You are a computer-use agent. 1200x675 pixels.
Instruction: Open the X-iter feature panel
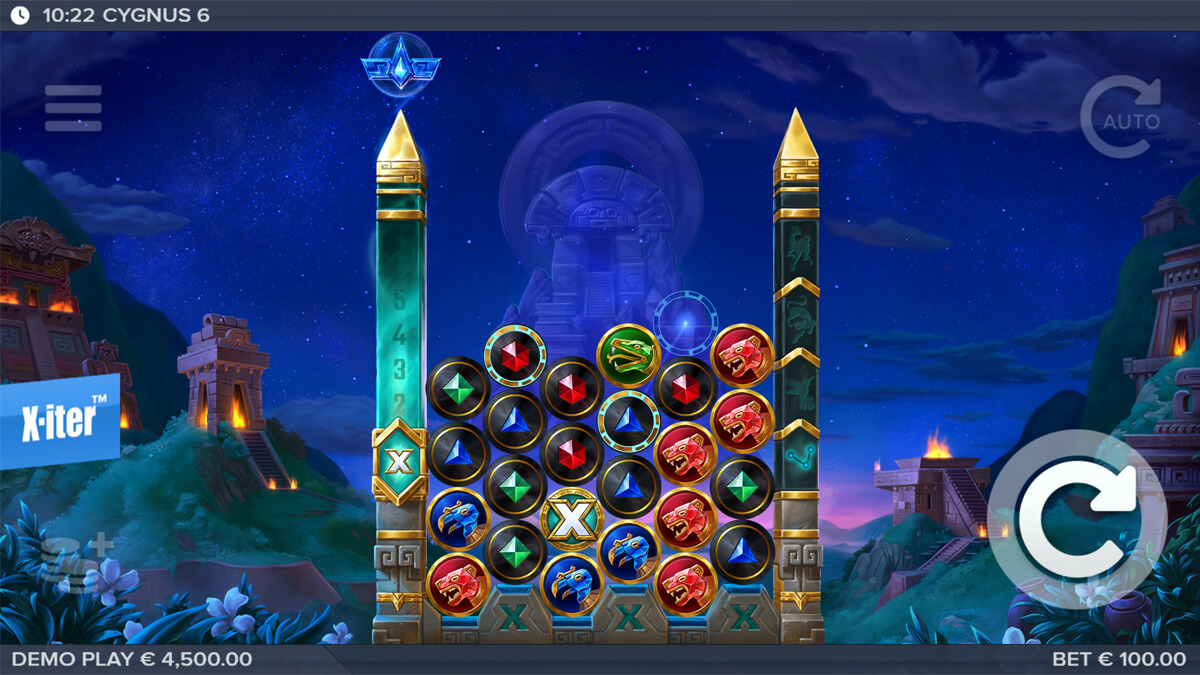tap(59, 422)
